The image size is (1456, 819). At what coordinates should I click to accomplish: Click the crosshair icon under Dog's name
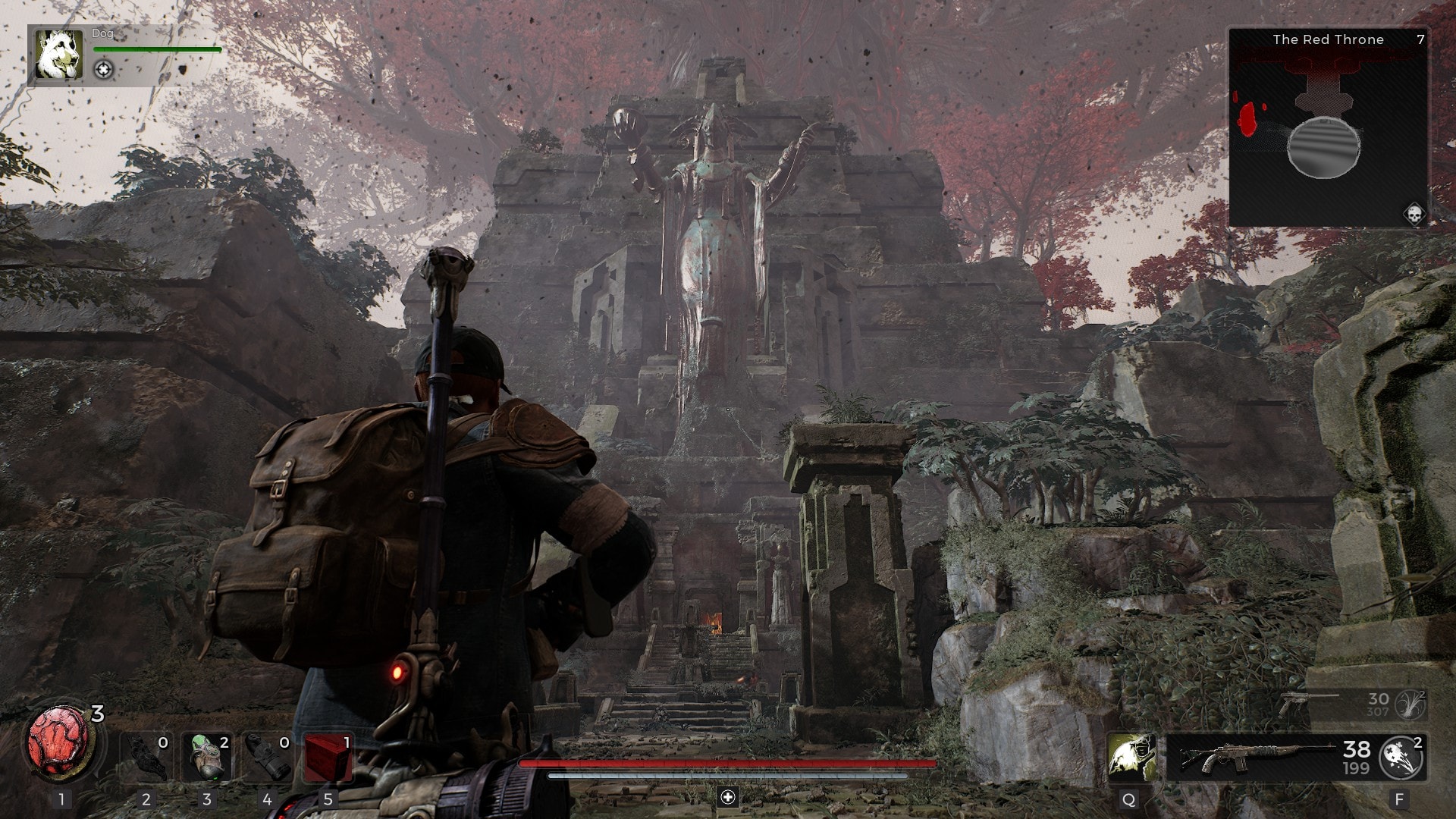pyautogui.click(x=104, y=70)
